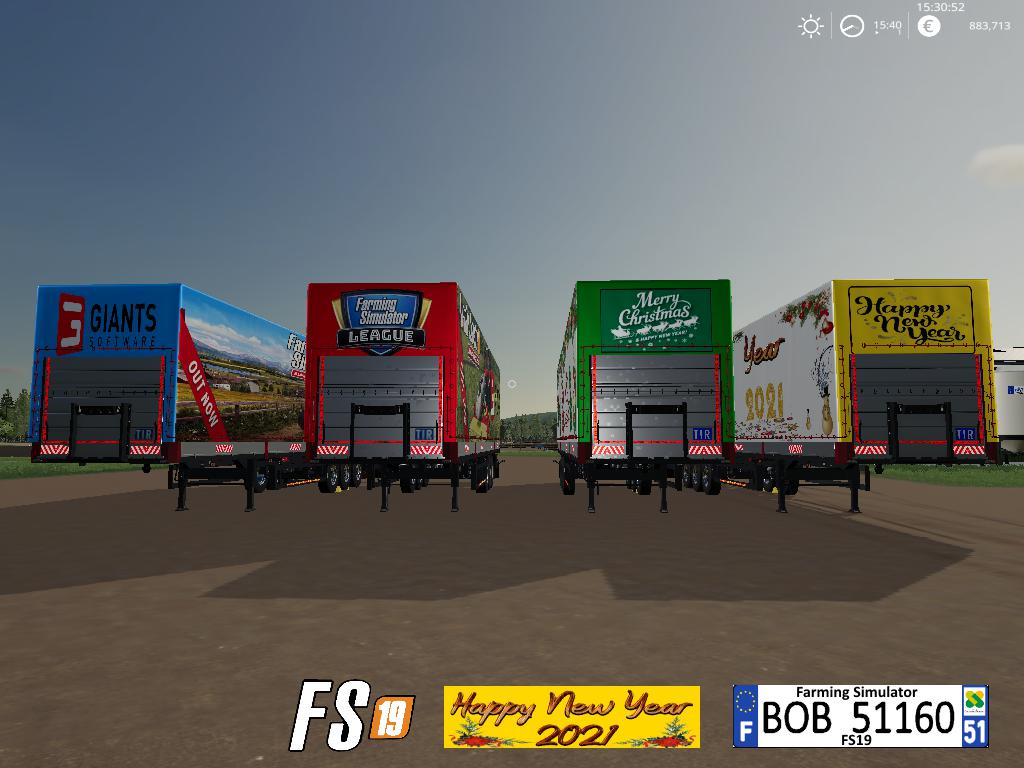Click the sun weather icon
1024x768 pixels.
810,26
